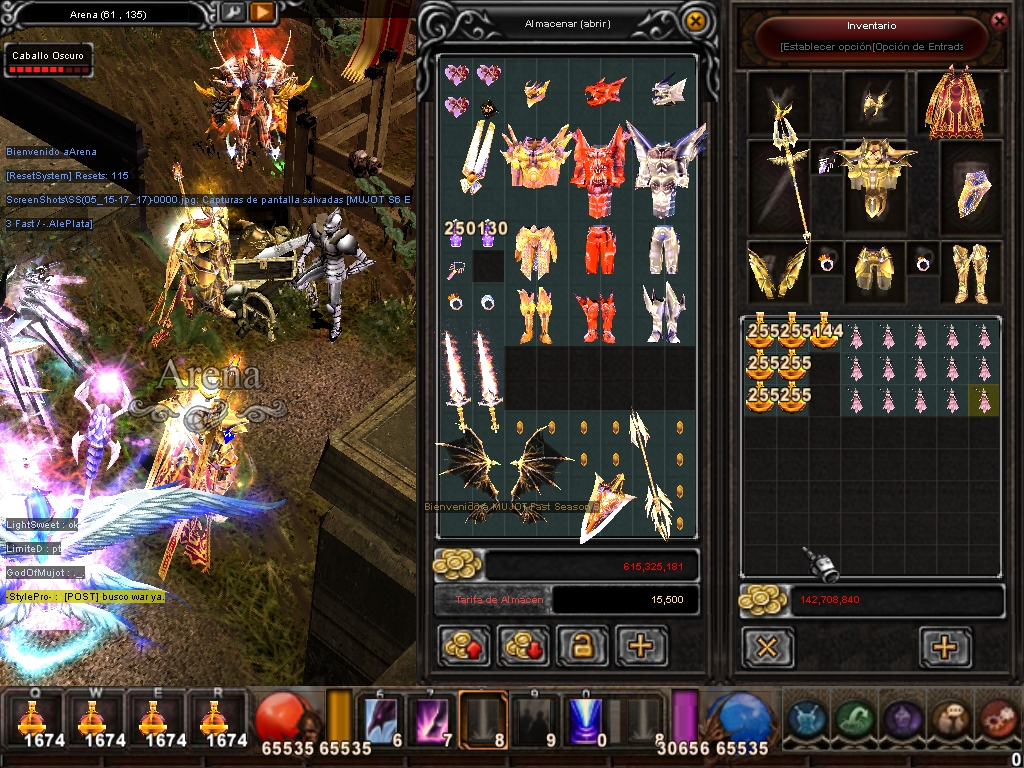Select the red dragon helm in warehouse
The height and width of the screenshot is (768, 1024).
pyautogui.click(x=604, y=93)
